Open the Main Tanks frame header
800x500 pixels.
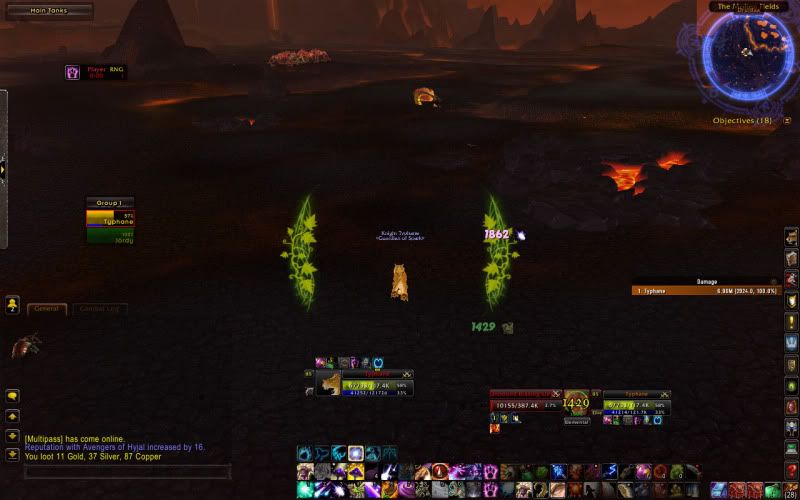(x=48, y=11)
